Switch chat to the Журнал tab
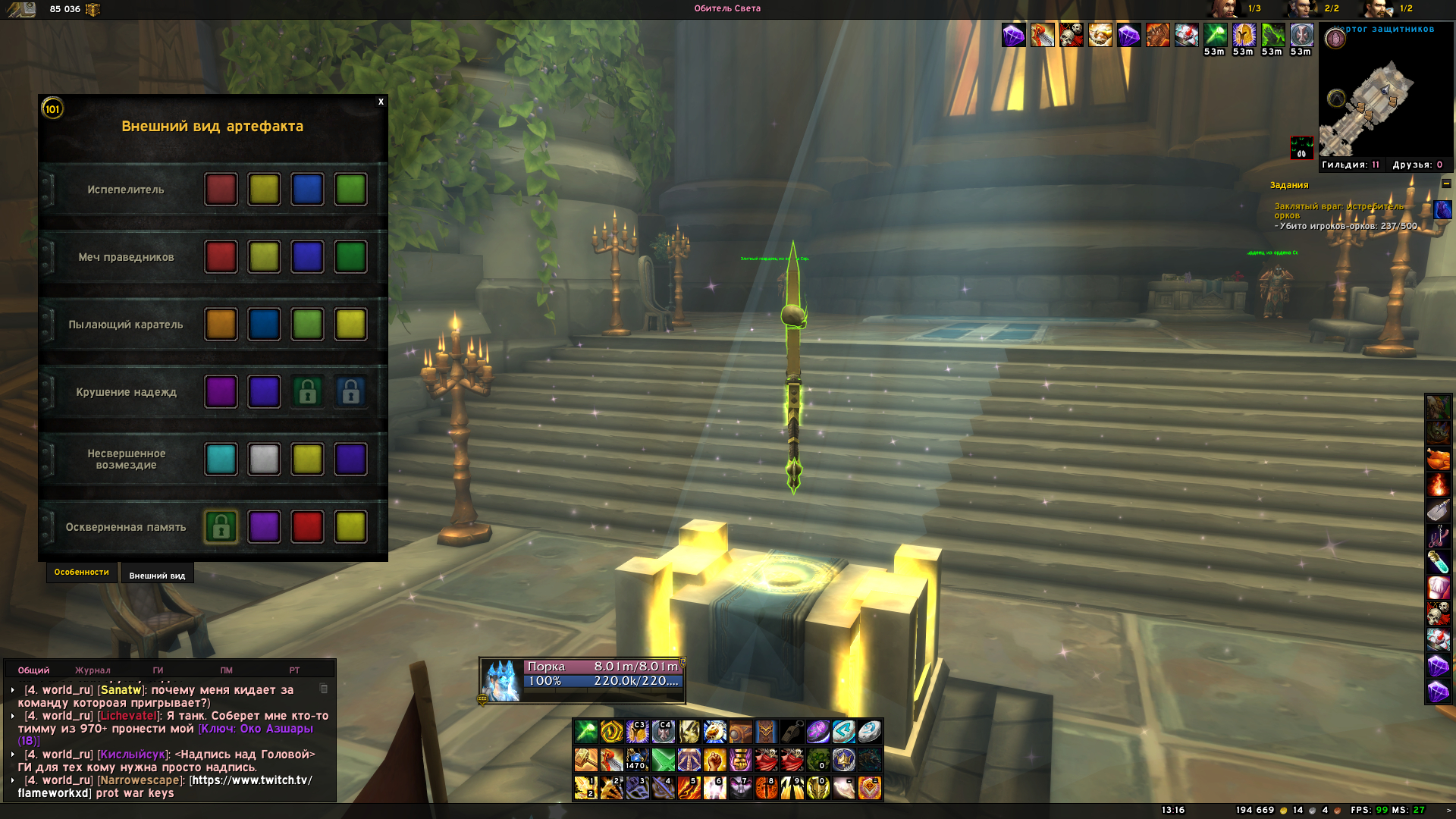Viewport: 1456px width, 819px height. coord(93,670)
